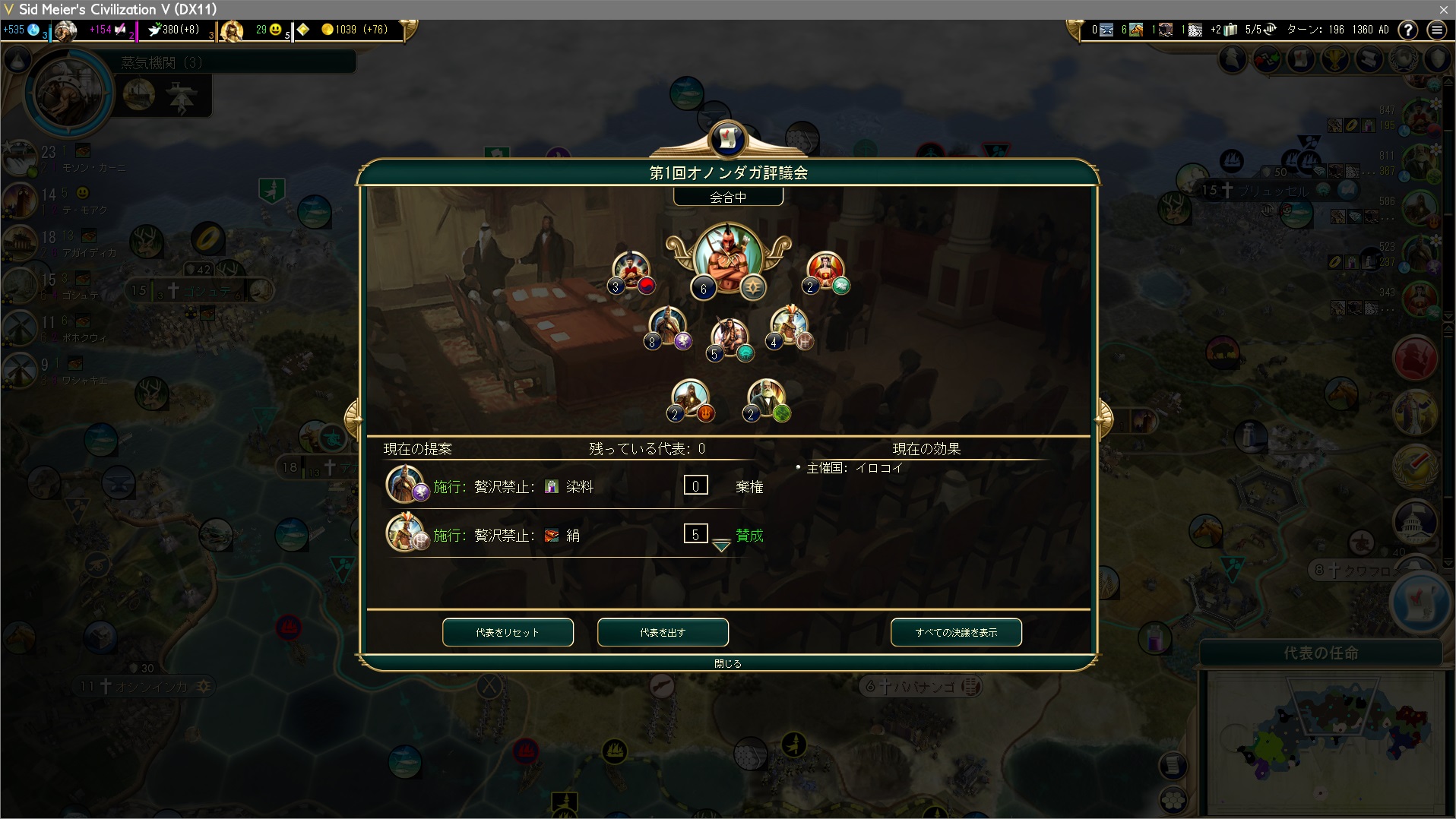Viewport: 1456px width, 819px height.
Task: Show all resolutions with すべての決議を表示
Action: tap(956, 632)
